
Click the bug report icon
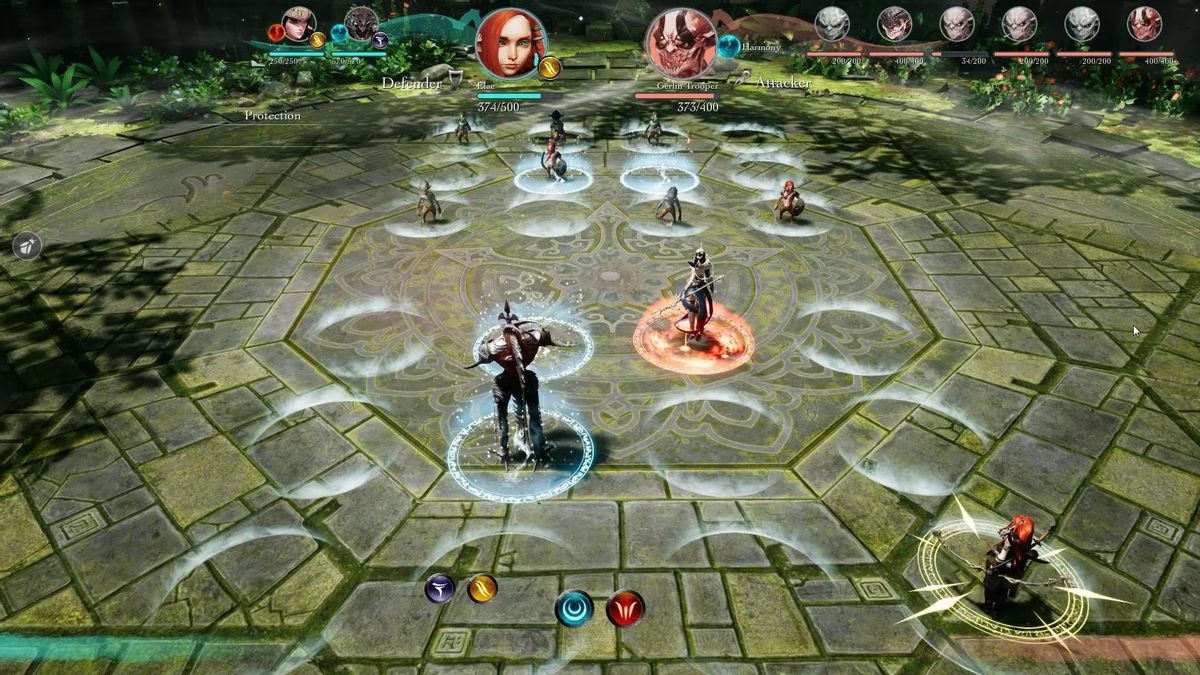(x=27, y=246)
